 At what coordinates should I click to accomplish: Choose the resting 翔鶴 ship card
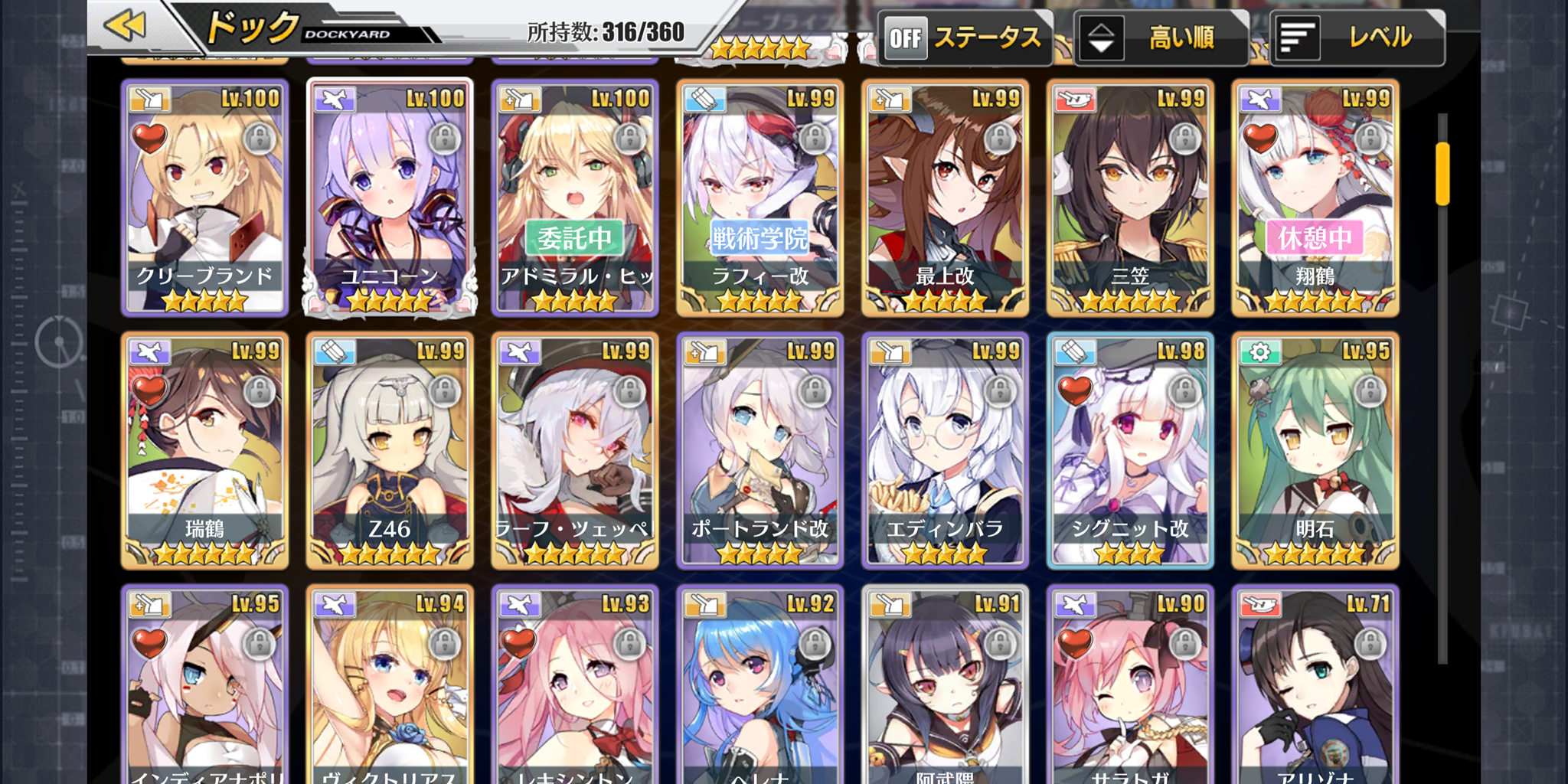click(x=1315, y=198)
